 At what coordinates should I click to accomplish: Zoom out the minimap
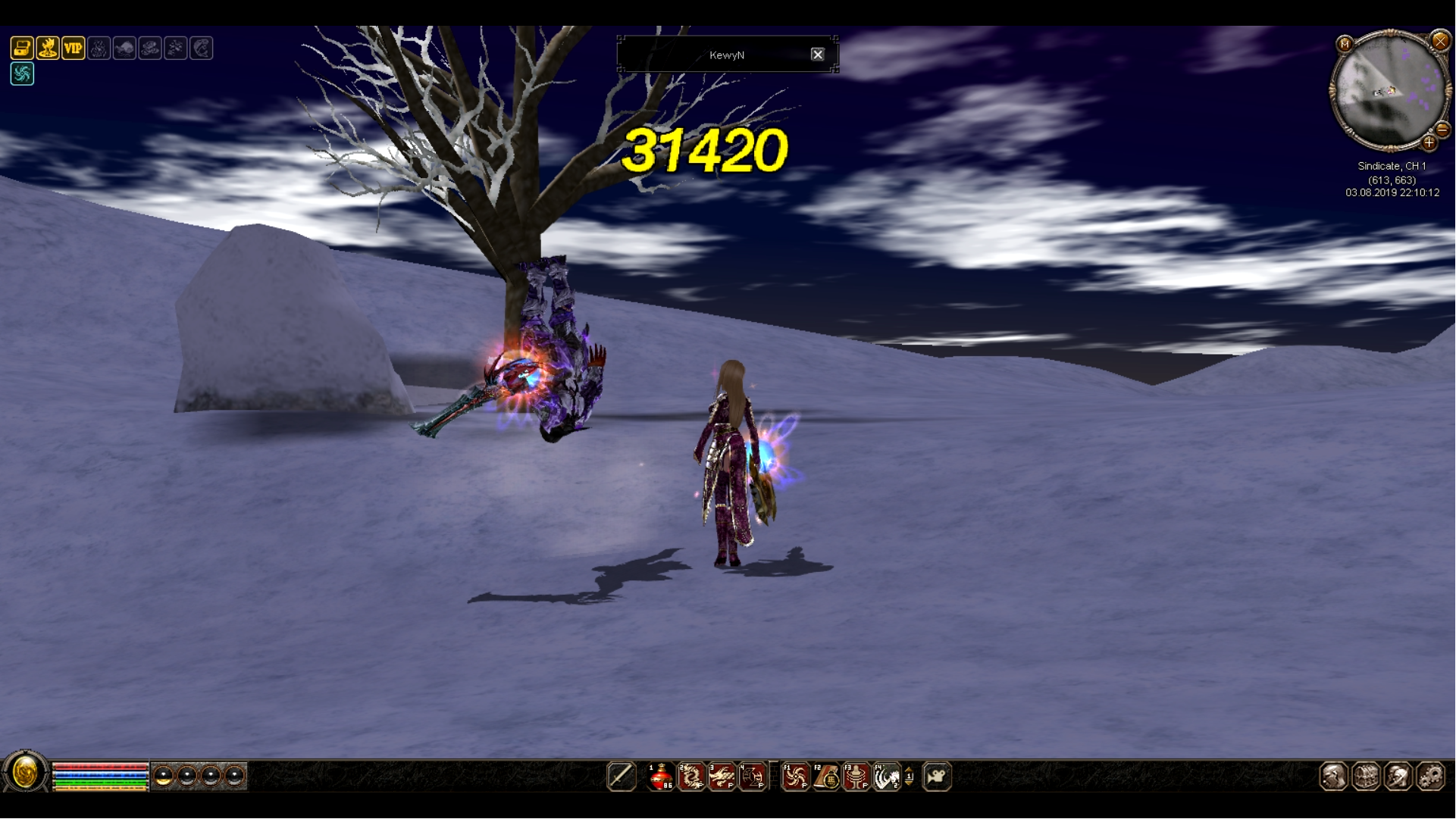(1442, 130)
